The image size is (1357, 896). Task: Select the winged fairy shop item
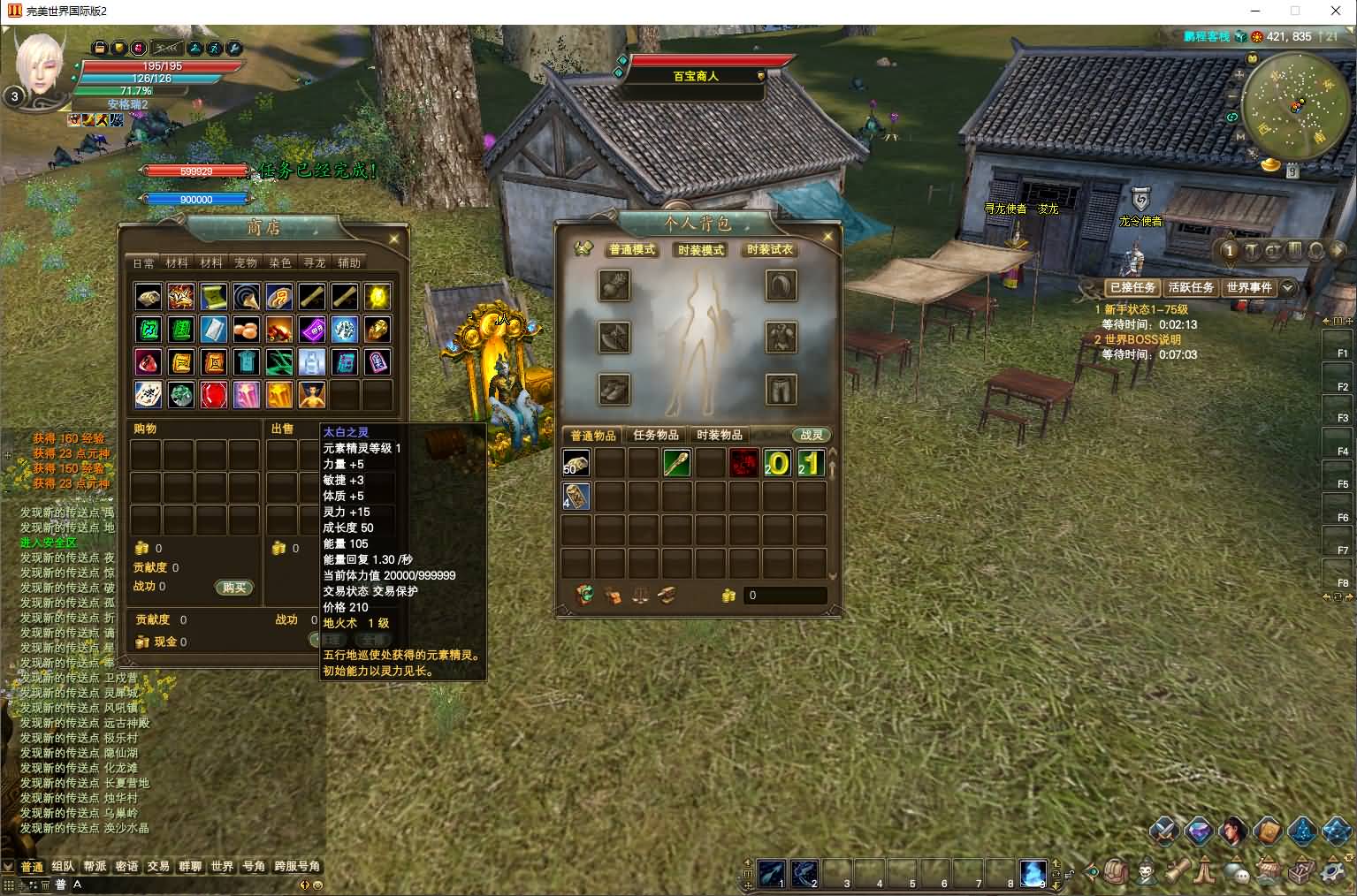click(x=312, y=395)
